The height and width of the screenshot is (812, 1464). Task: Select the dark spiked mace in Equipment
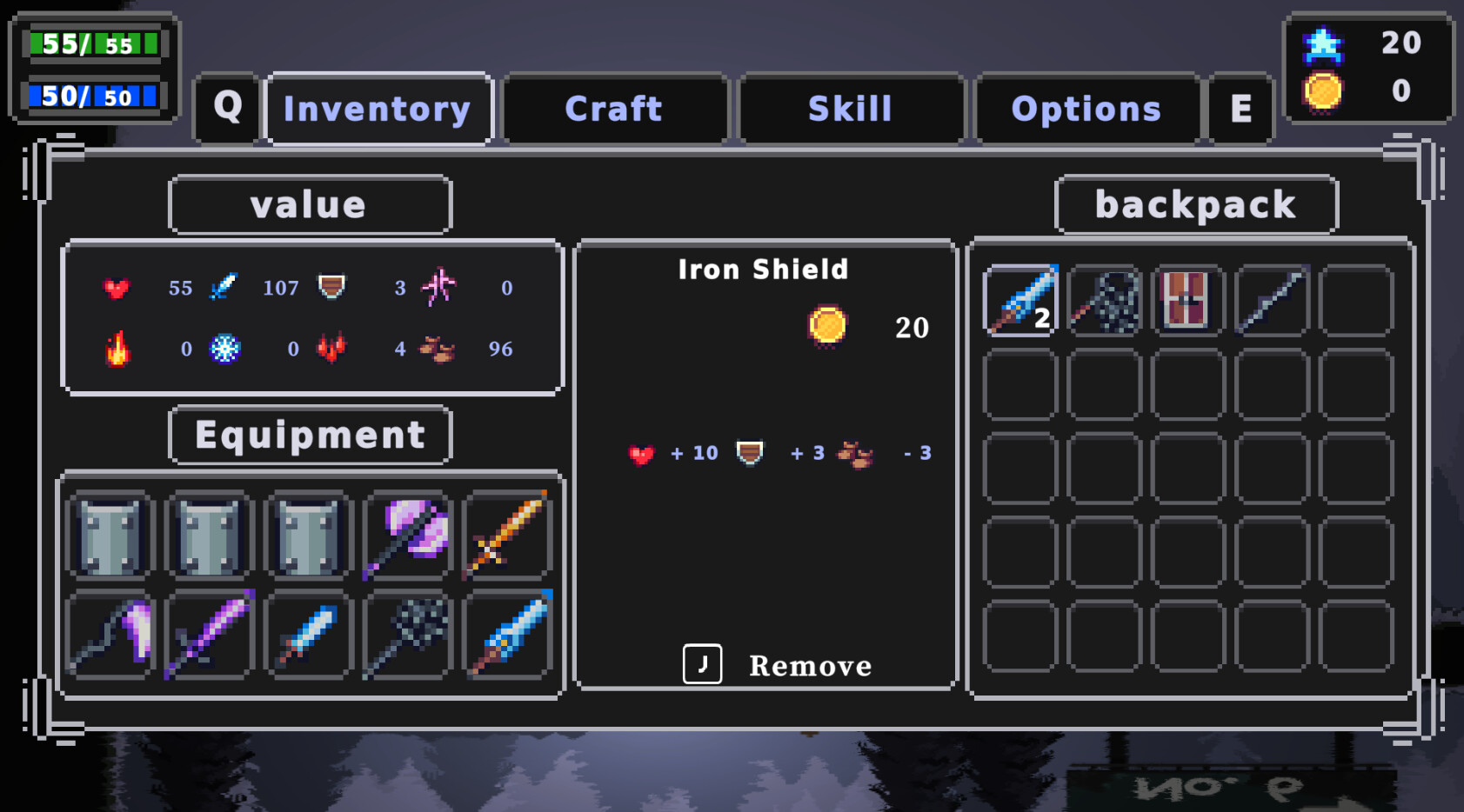pyautogui.click(x=408, y=635)
